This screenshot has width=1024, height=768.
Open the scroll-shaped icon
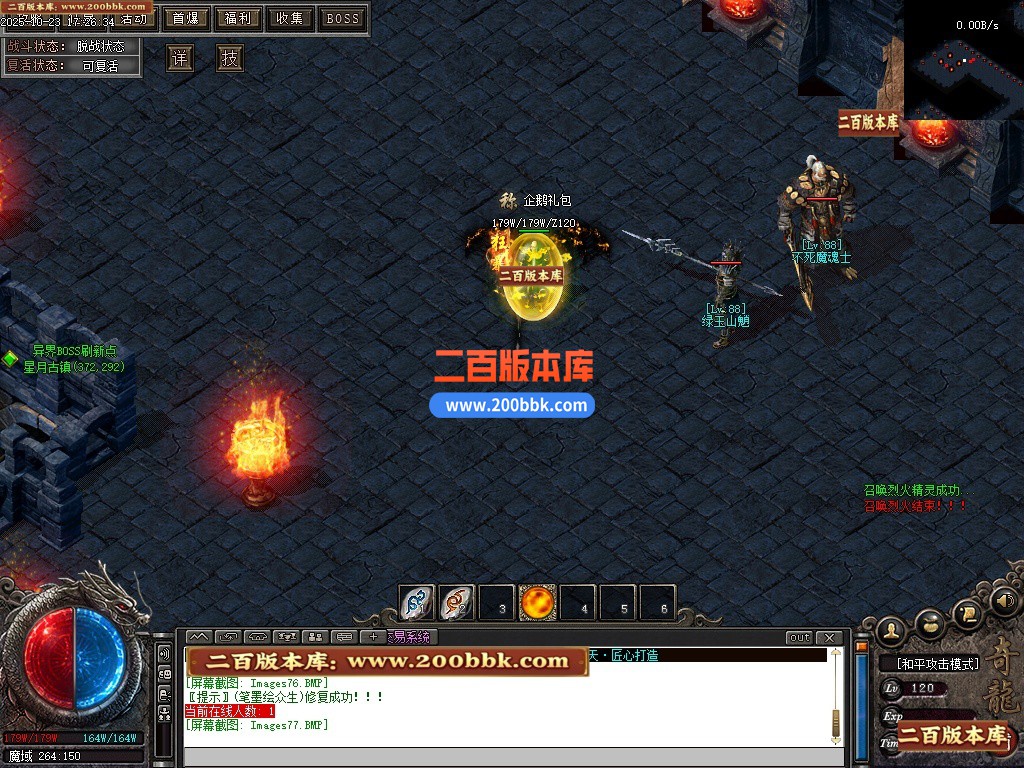click(967, 612)
